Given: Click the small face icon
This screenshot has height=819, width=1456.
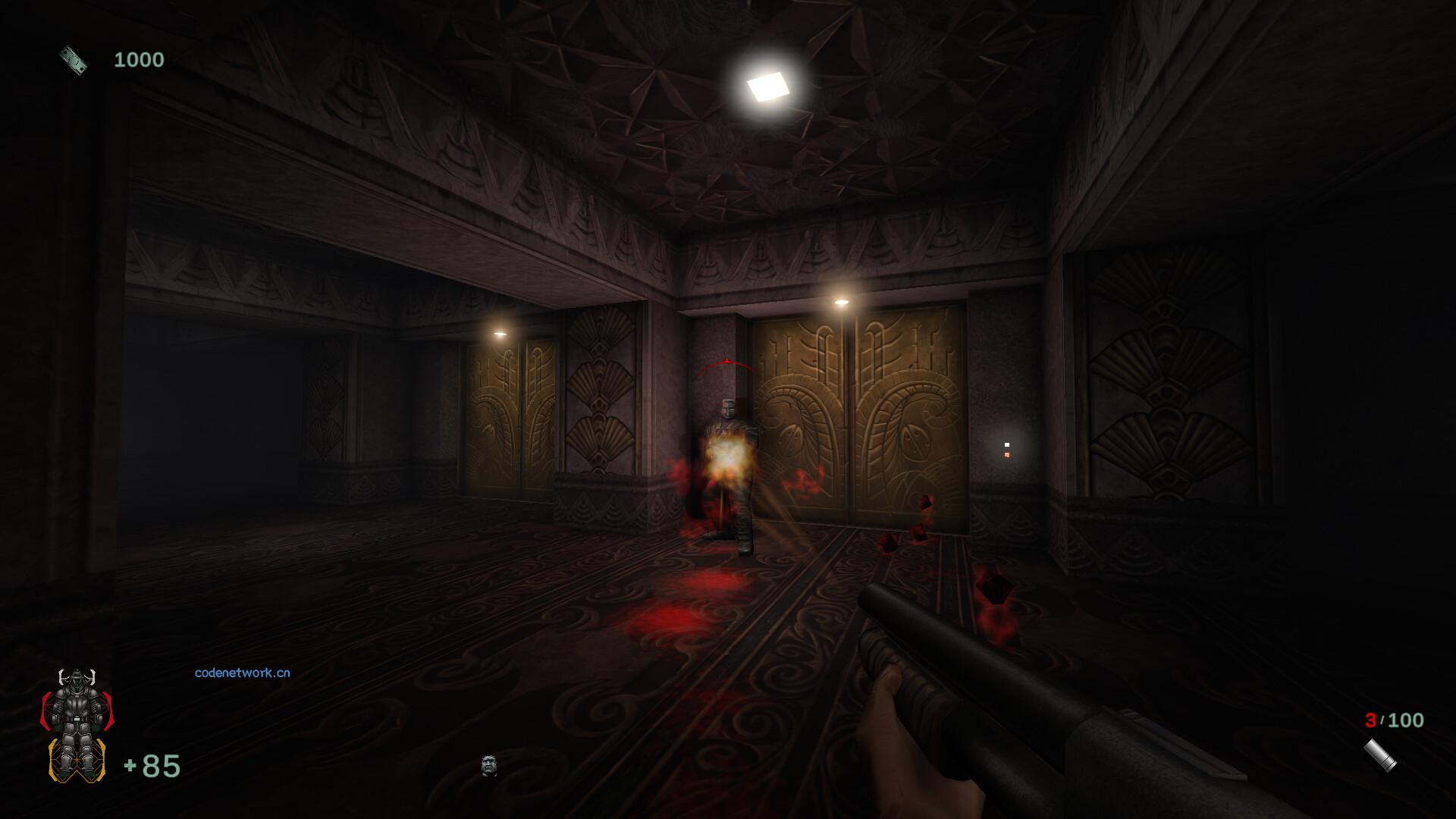Looking at the screenshot, I should [x=489, y=765].
